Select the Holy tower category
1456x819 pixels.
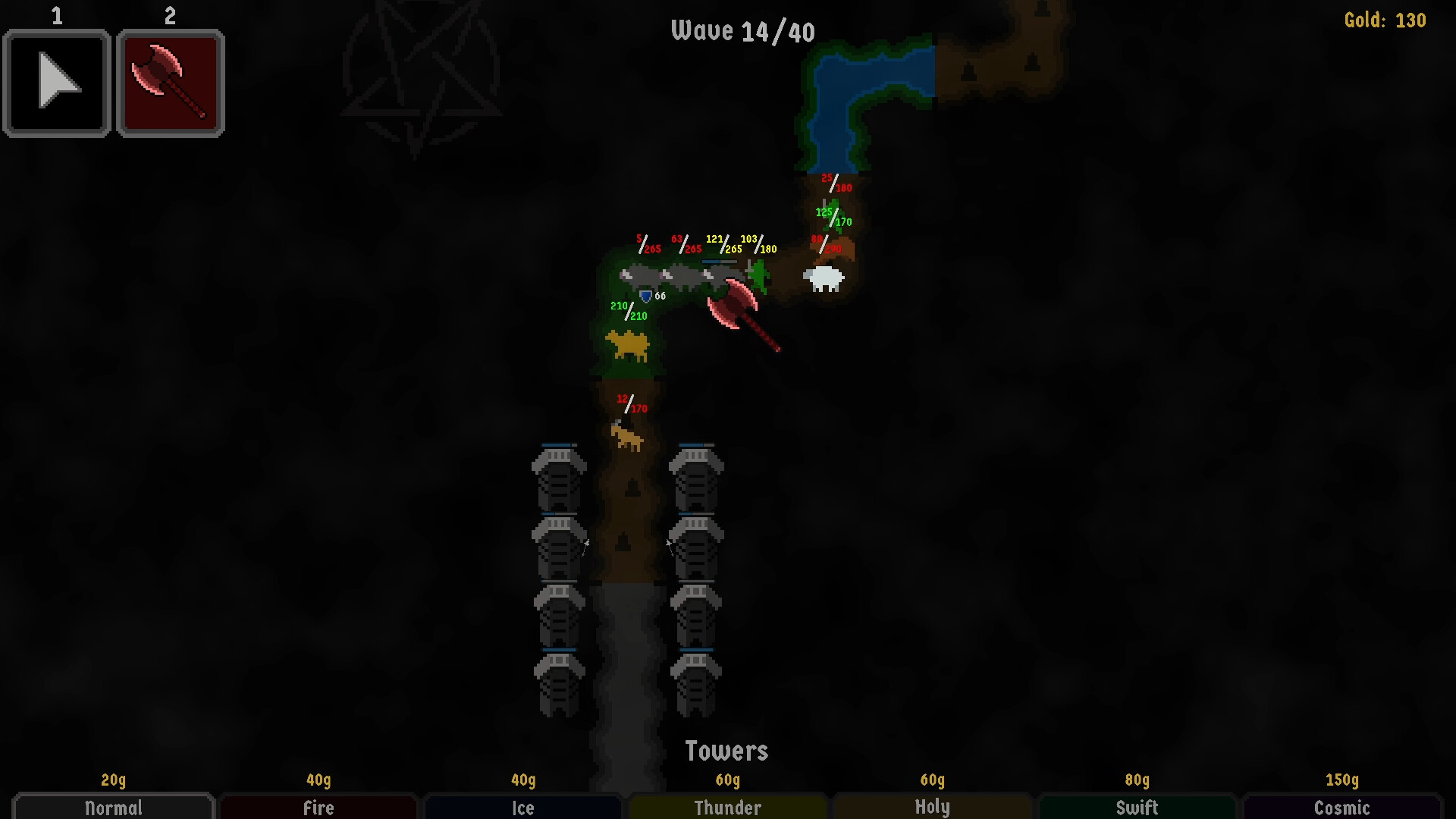pyautogui.click(x=931, y=808)
